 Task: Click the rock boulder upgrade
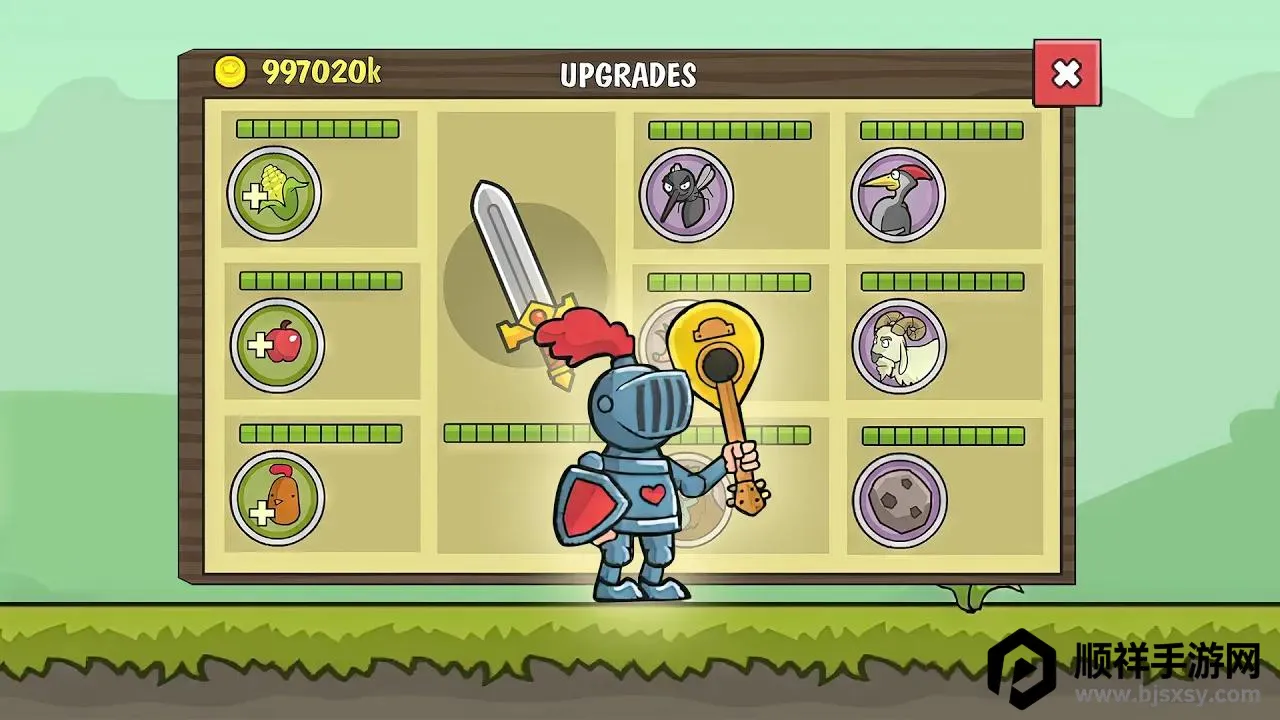pyautogui.click(x=899, y=499)
